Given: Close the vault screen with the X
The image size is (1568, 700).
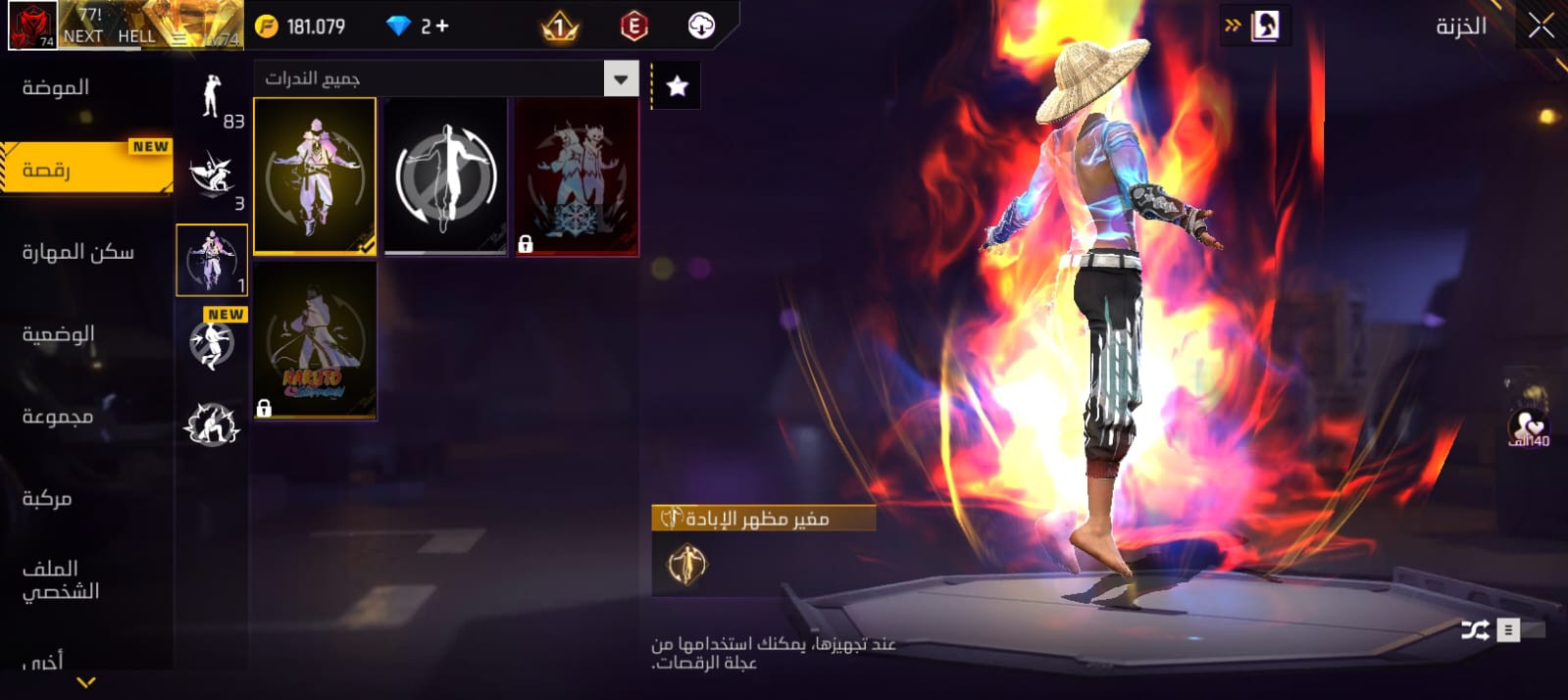Looking at the screenshot, I should tap(1541, 26).
